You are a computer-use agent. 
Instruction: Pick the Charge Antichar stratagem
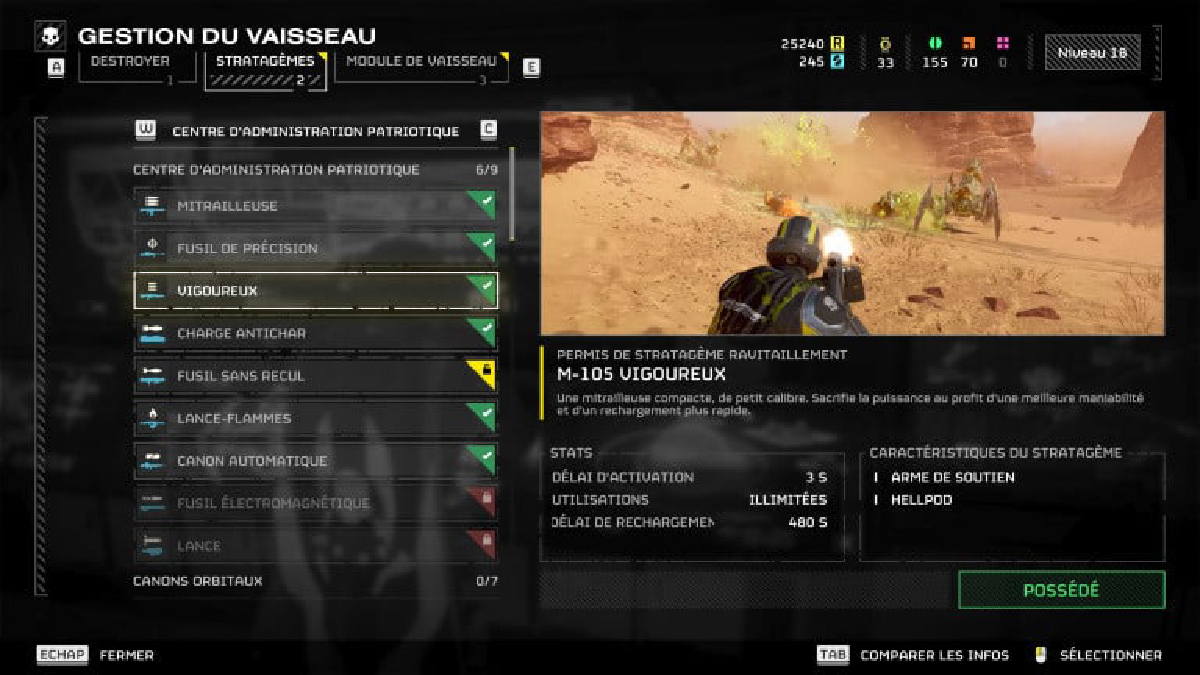tap(315, 333)
